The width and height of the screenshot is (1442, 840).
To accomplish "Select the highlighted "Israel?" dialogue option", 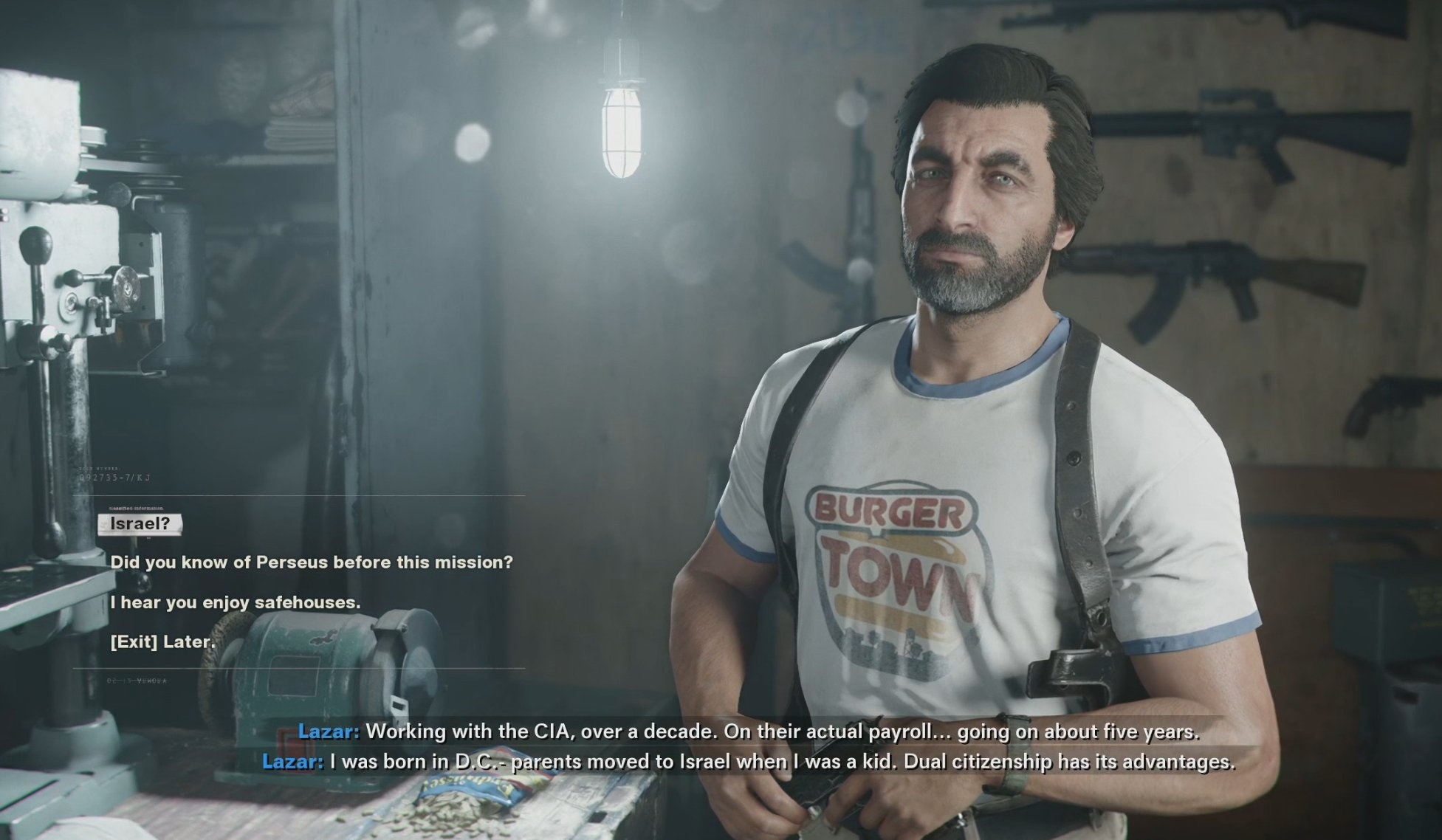I will (x=140, y=524).
